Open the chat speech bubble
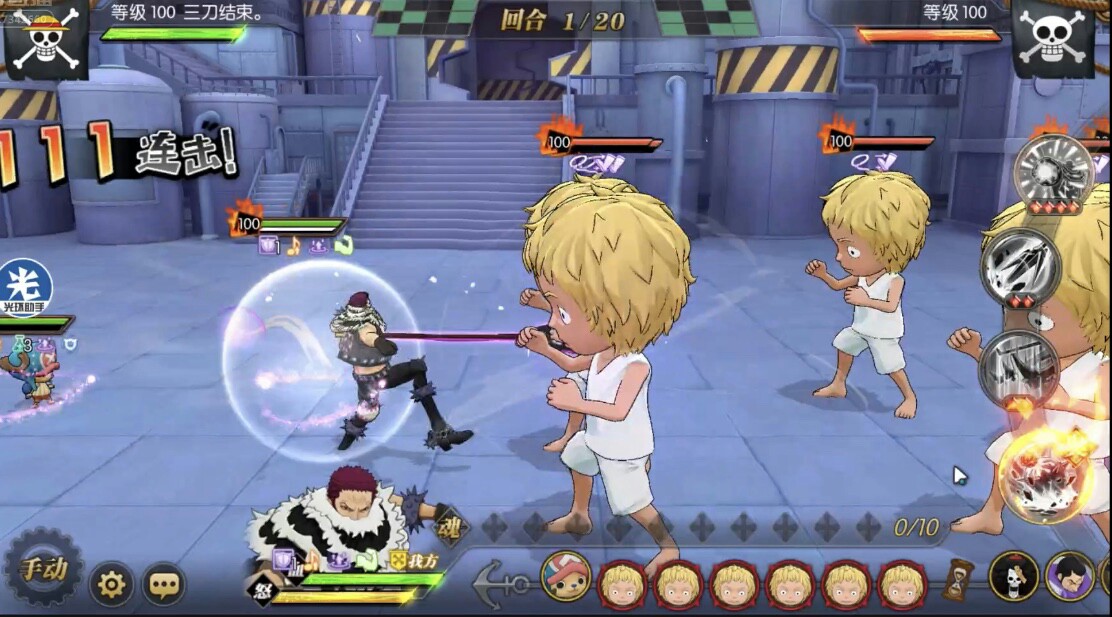The width and height of the screenshot is (1112, 617). click(164, 583)
